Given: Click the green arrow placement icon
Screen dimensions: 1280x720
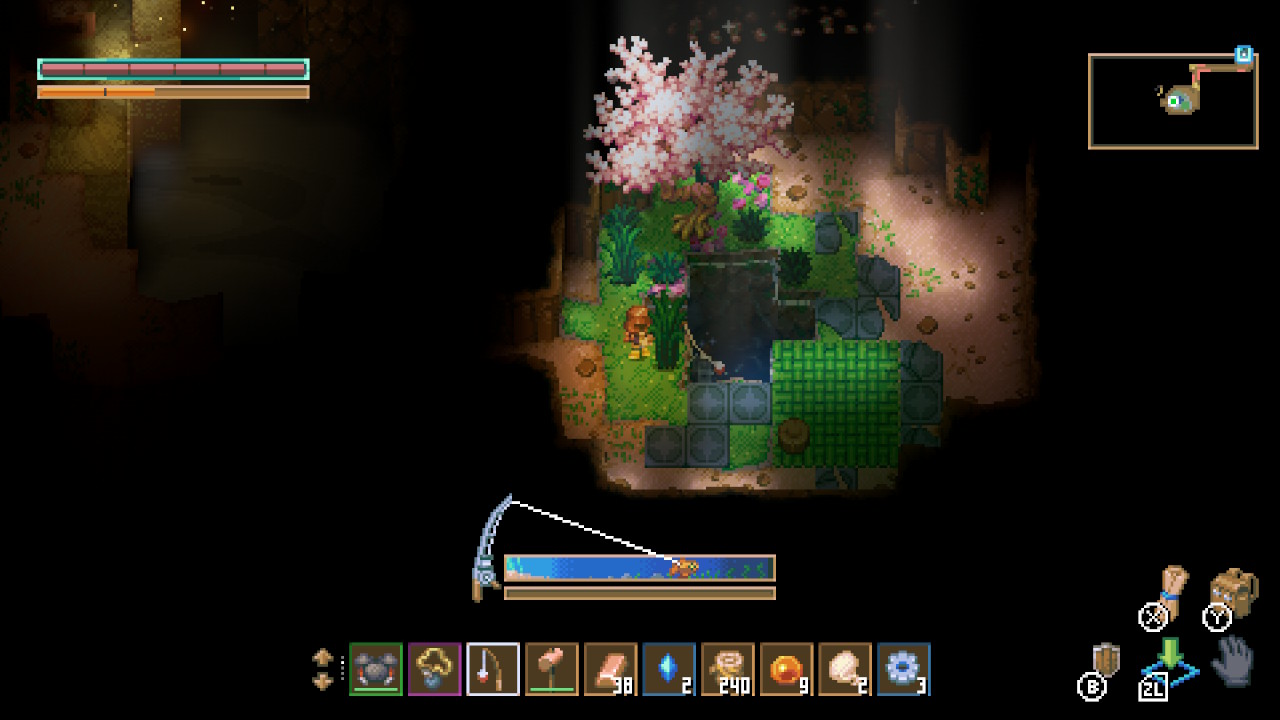Looking at the screenshot, I should 1170,659.
